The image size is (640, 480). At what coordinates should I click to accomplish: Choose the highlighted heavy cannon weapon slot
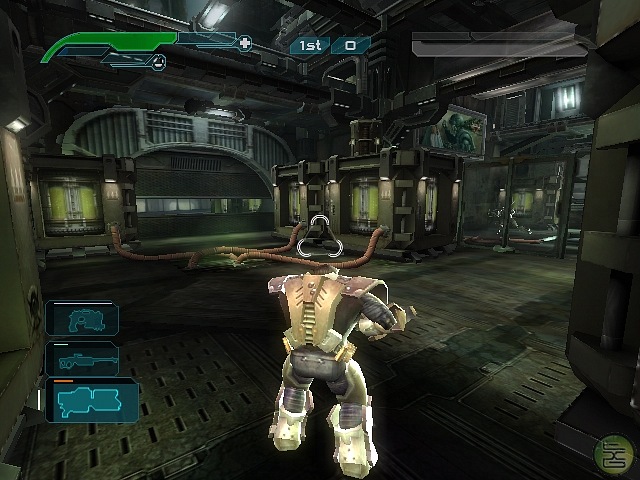90,400
